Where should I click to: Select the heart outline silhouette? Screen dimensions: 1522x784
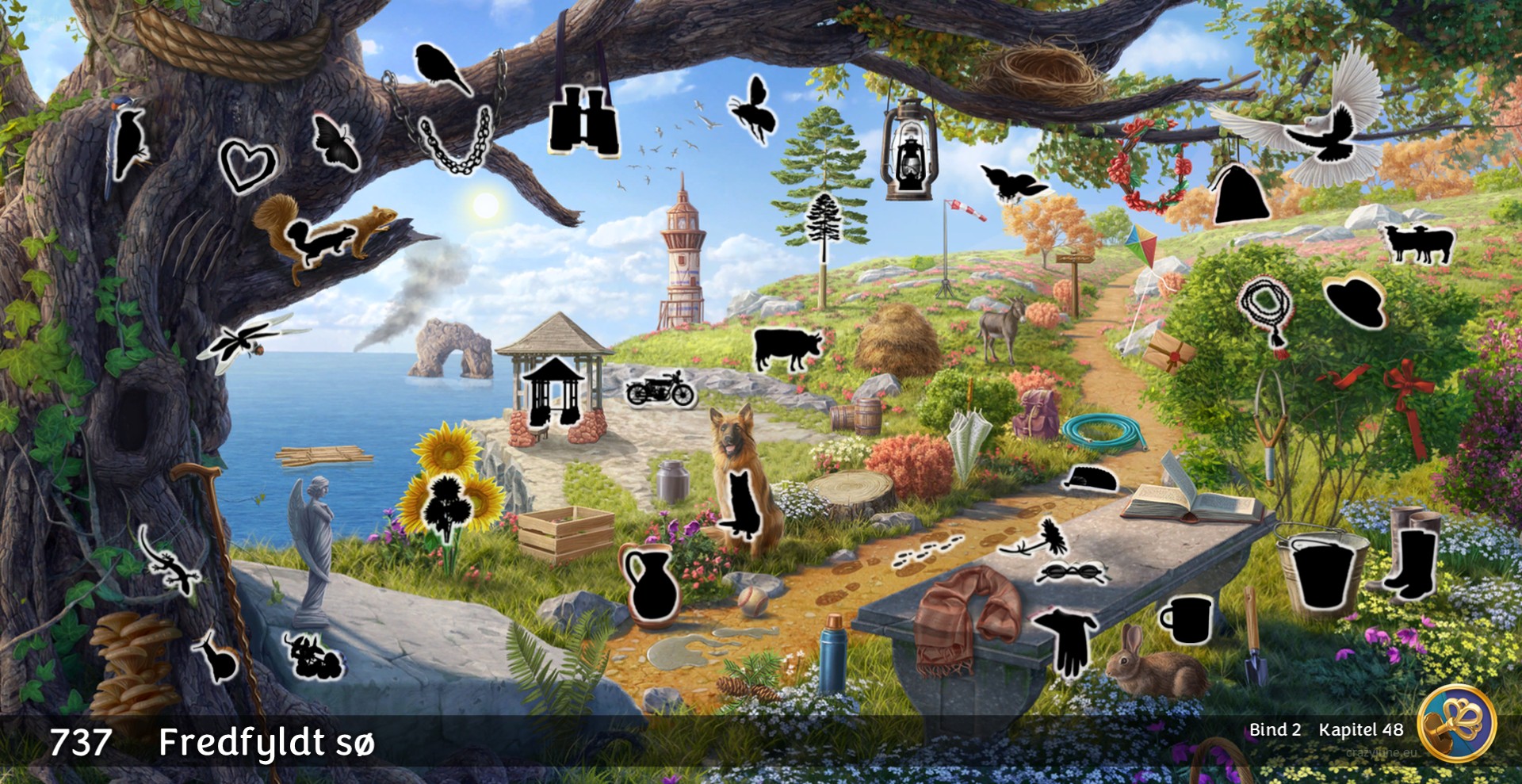tap(247, 166)
